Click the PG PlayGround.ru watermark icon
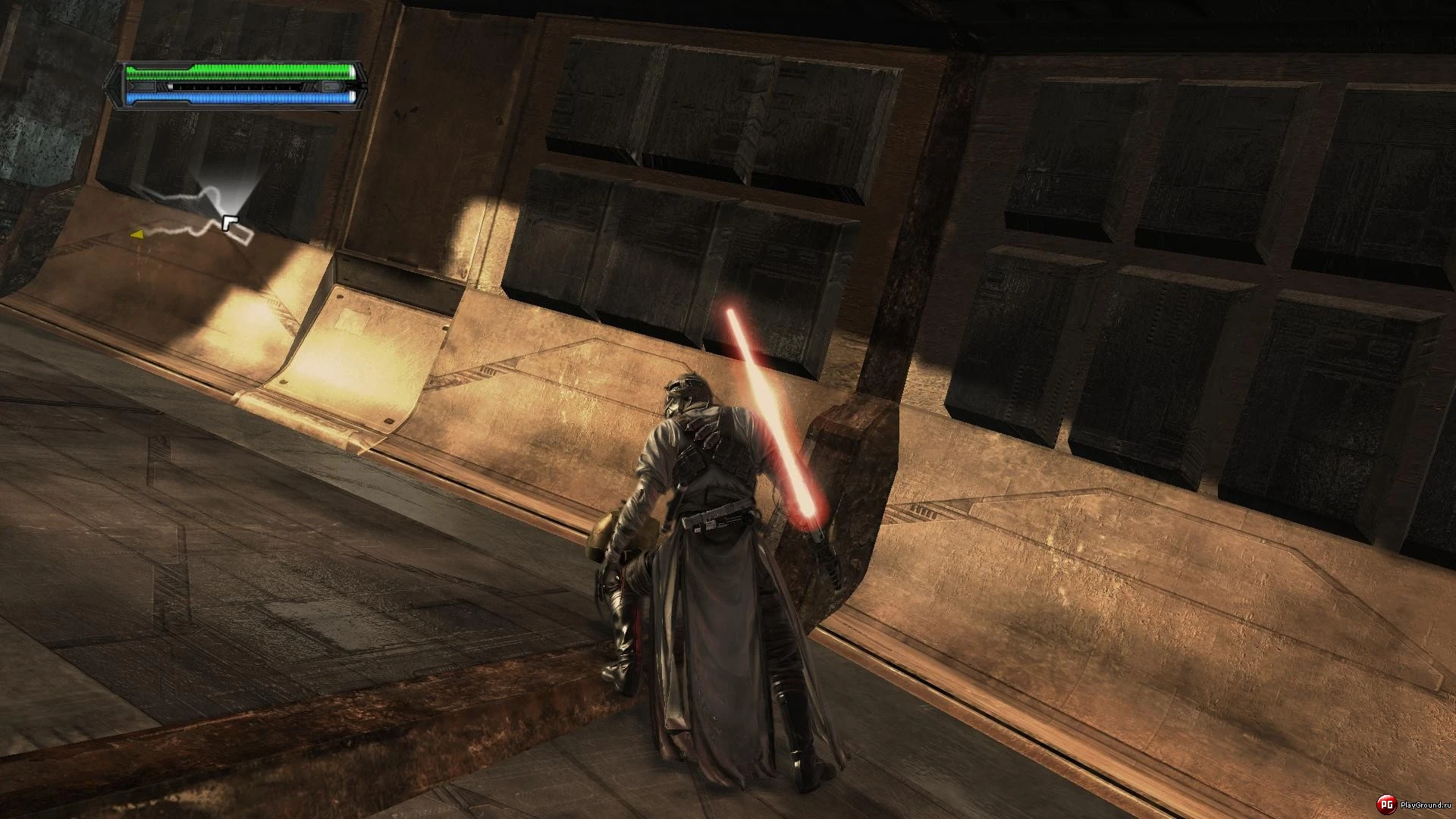The width and height of the screenshot is (1456, 819). point(1386,804)
